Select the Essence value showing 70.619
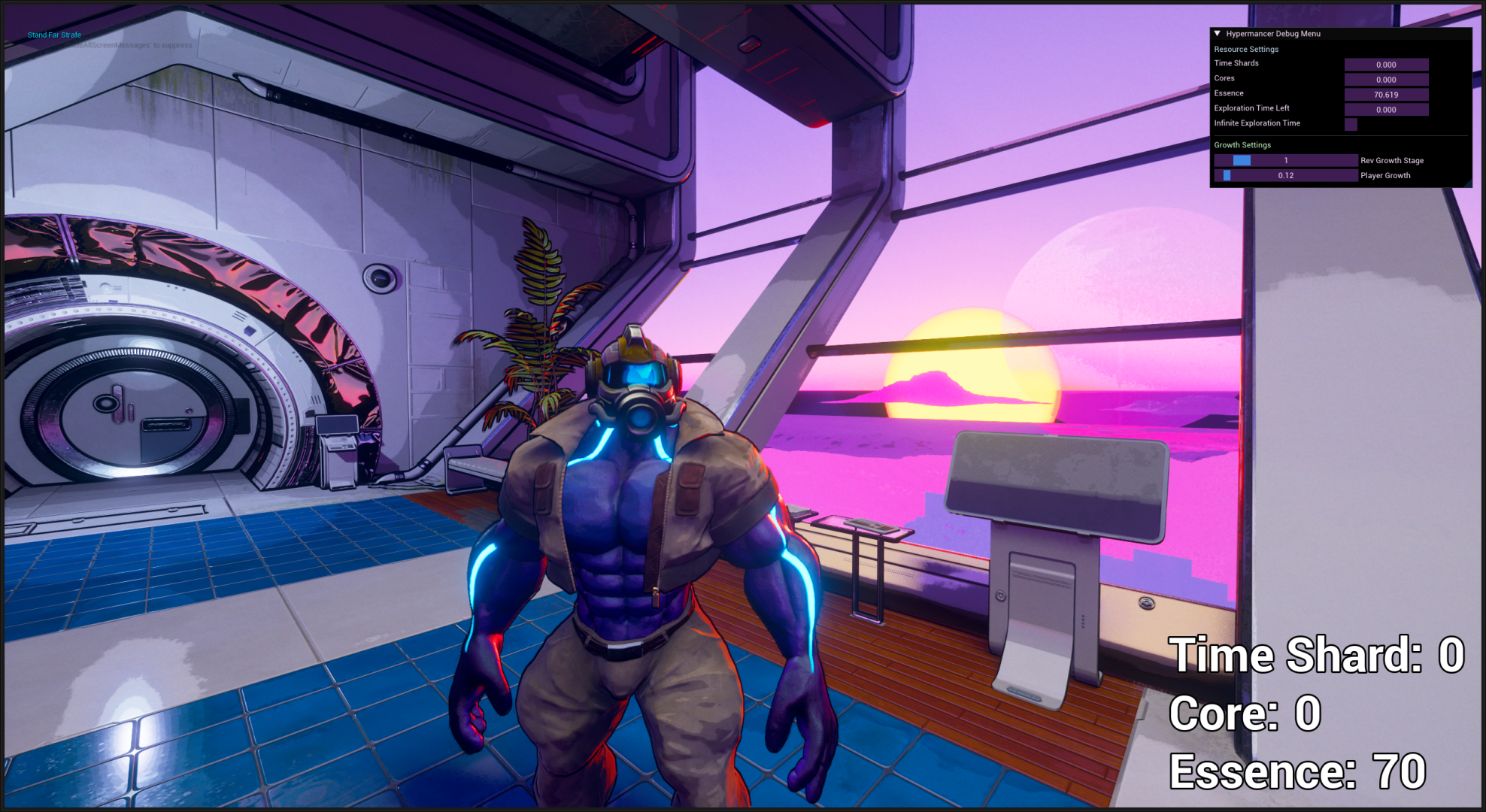This screenshot has height=812, width=1486. 1386,95
